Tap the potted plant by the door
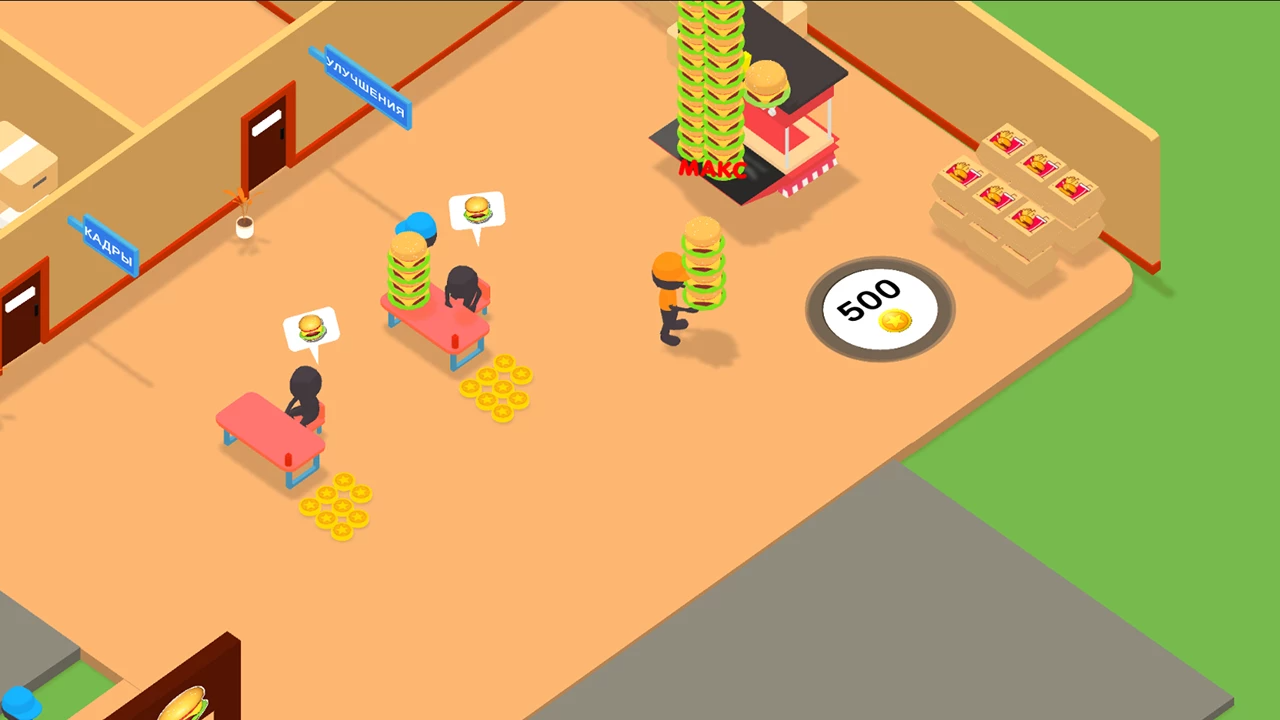The width and height of the screenshot is (1280, 720). [x=245, y=225]
